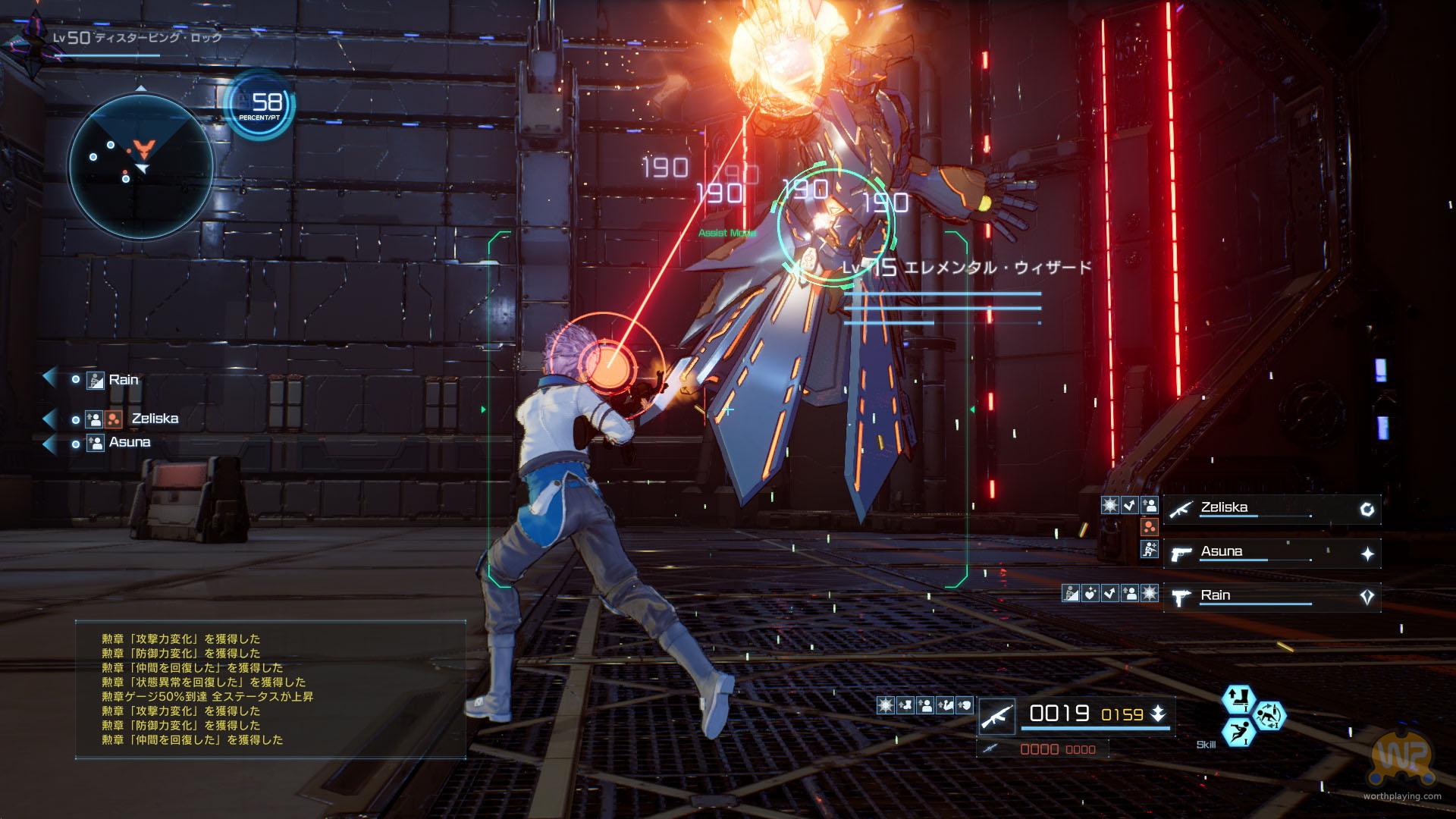Screen dimensions: 1456x819
Task: Click the circular radar minimap
Action: [140, 165]
